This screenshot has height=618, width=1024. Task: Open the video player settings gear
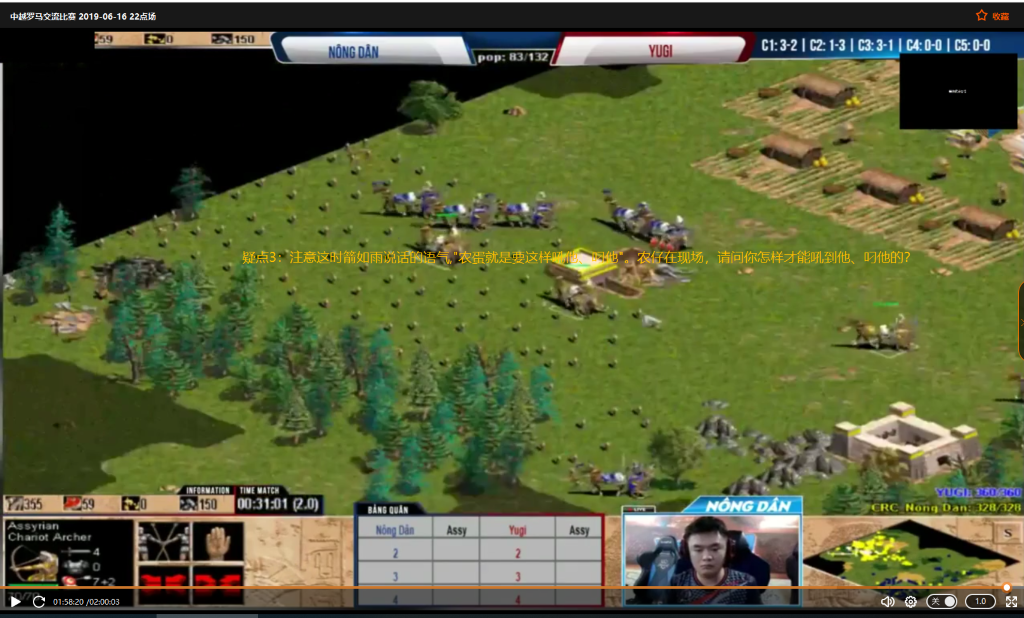click(911, 602)
